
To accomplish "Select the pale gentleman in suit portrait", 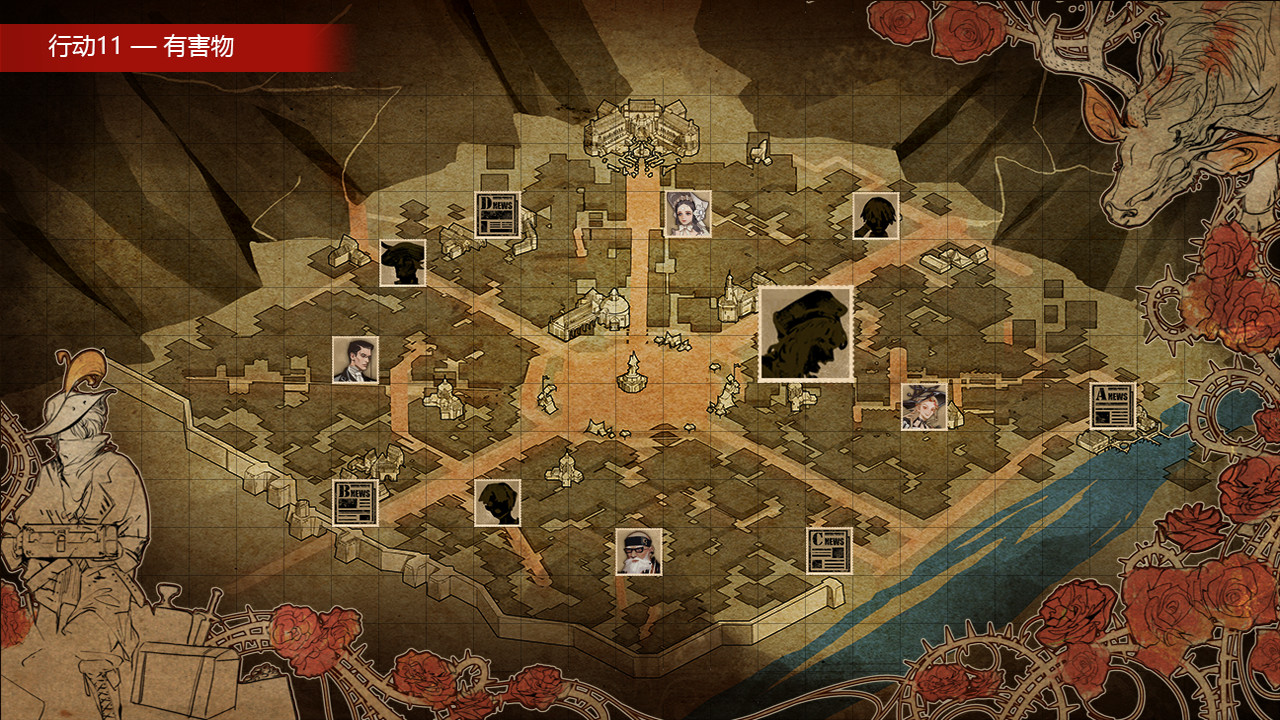I will click(356, 360).
